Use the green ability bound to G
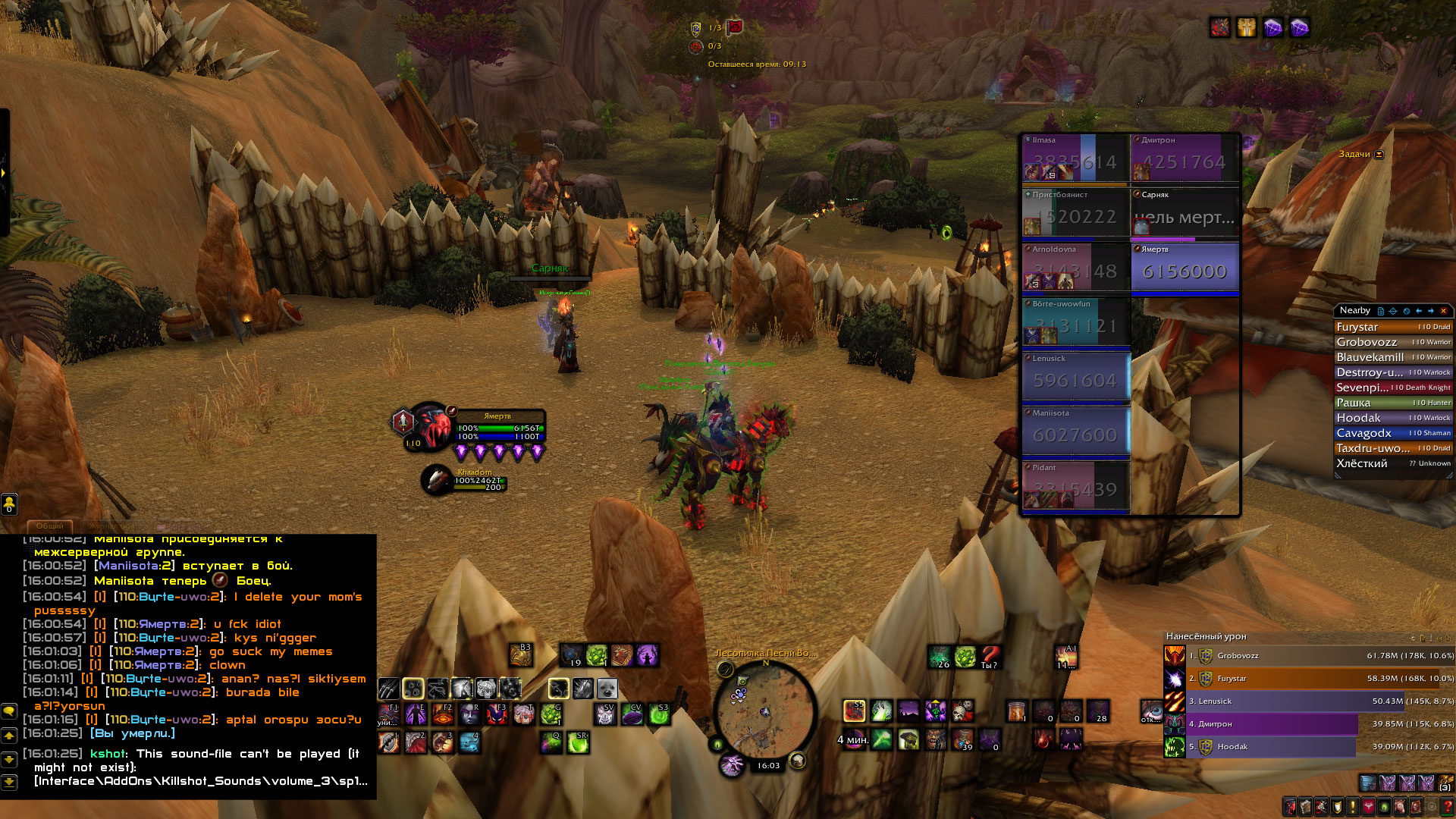Viewport: 1456px width, 819px height. (551, 714)
